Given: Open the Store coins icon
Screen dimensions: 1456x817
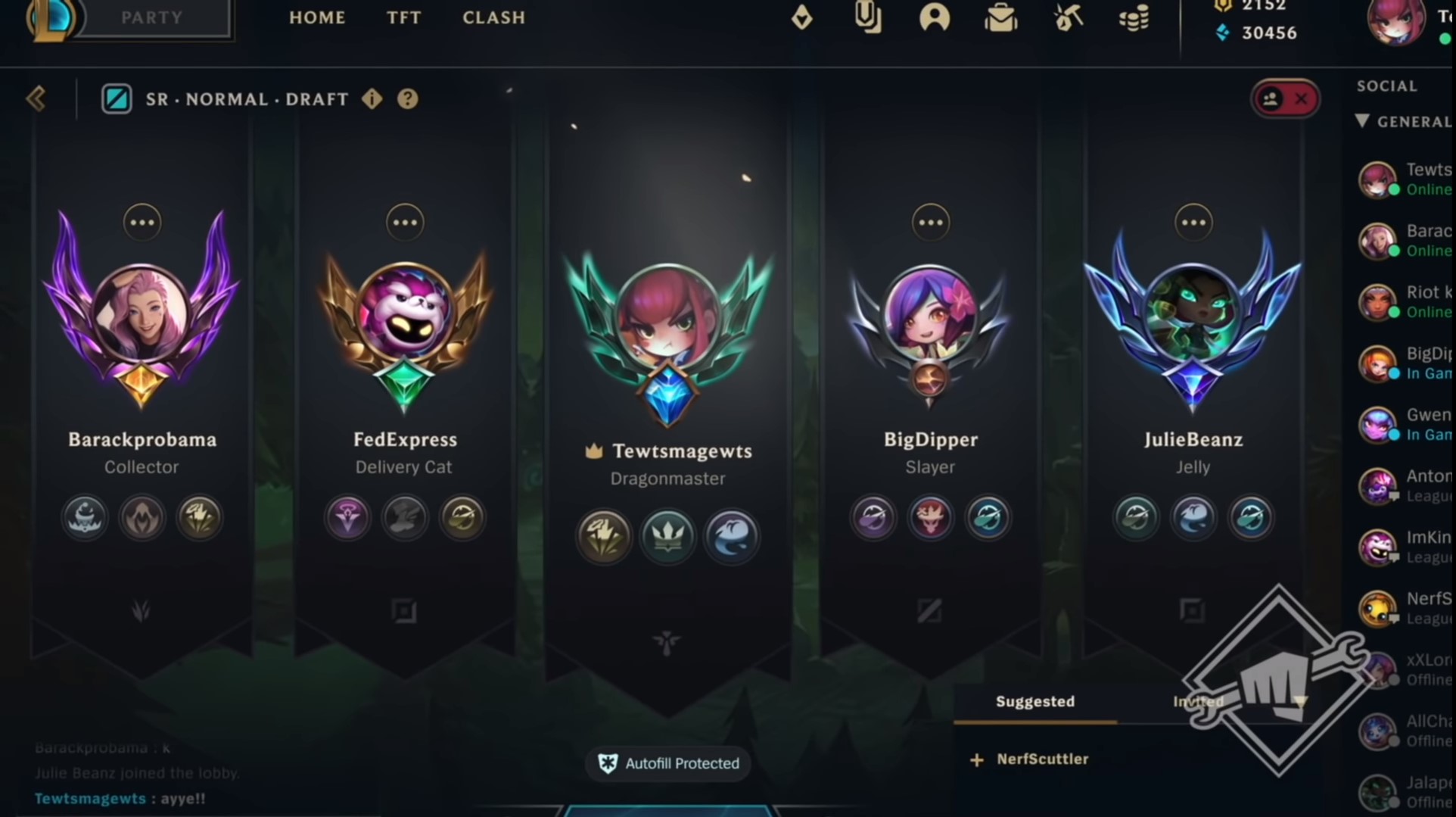Looking at the screenshot, I should click(1132, 18).
